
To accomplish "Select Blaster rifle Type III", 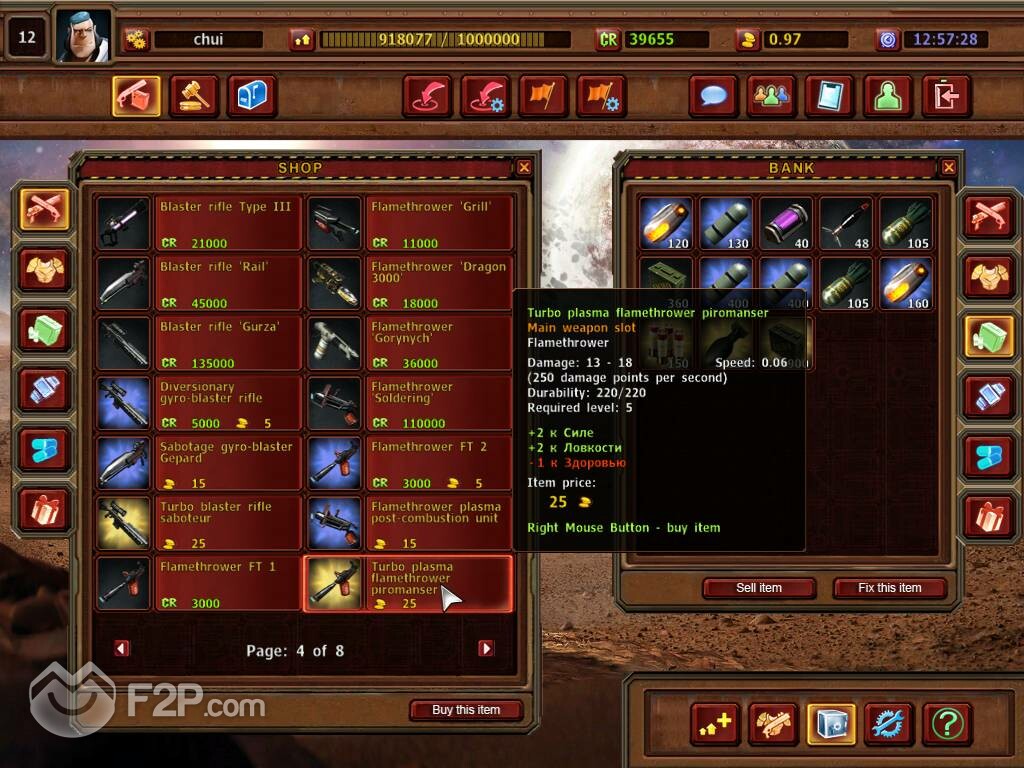I will coord(198,223).
